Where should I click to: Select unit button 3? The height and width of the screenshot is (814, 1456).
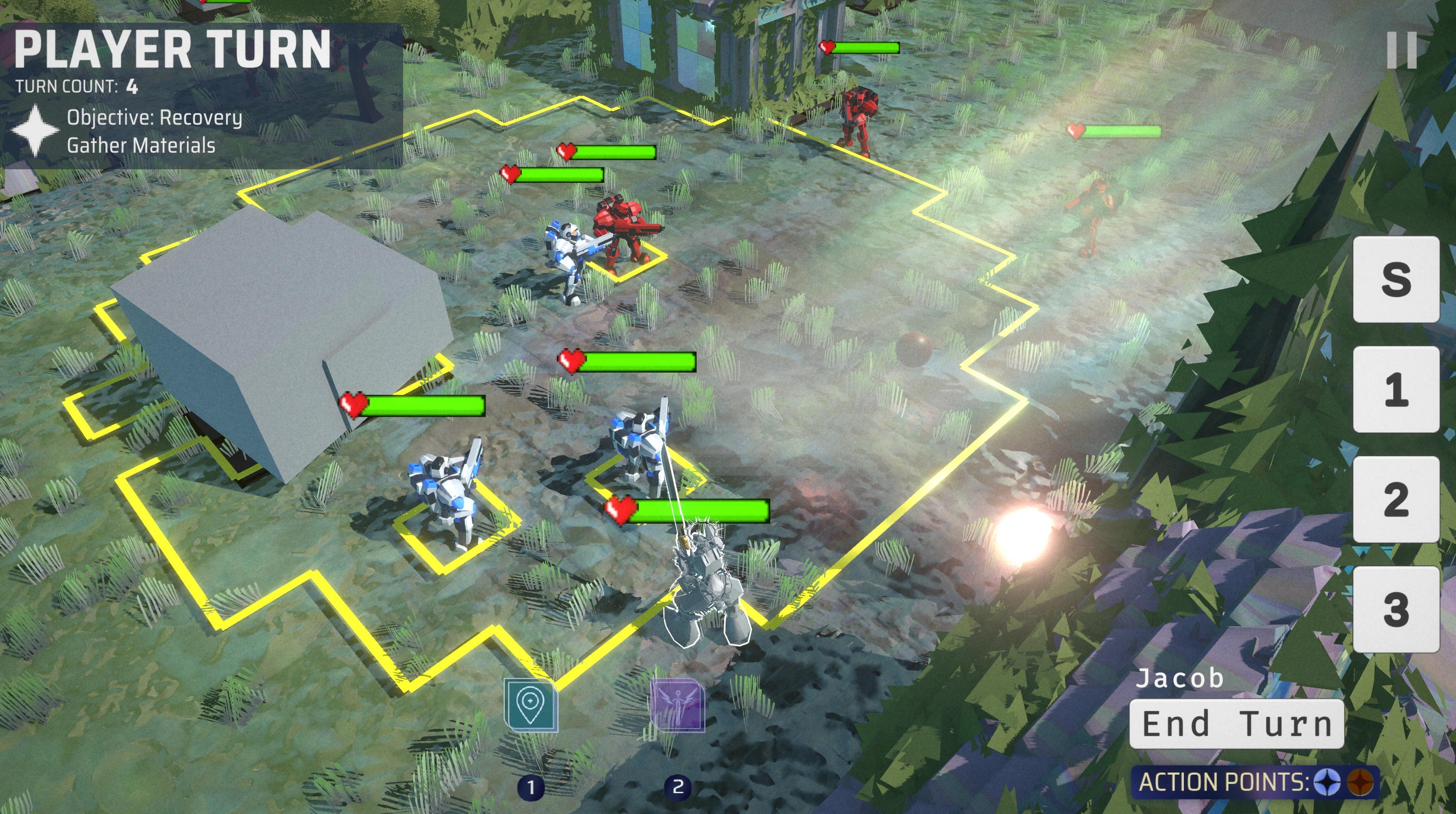point(1395,609)
